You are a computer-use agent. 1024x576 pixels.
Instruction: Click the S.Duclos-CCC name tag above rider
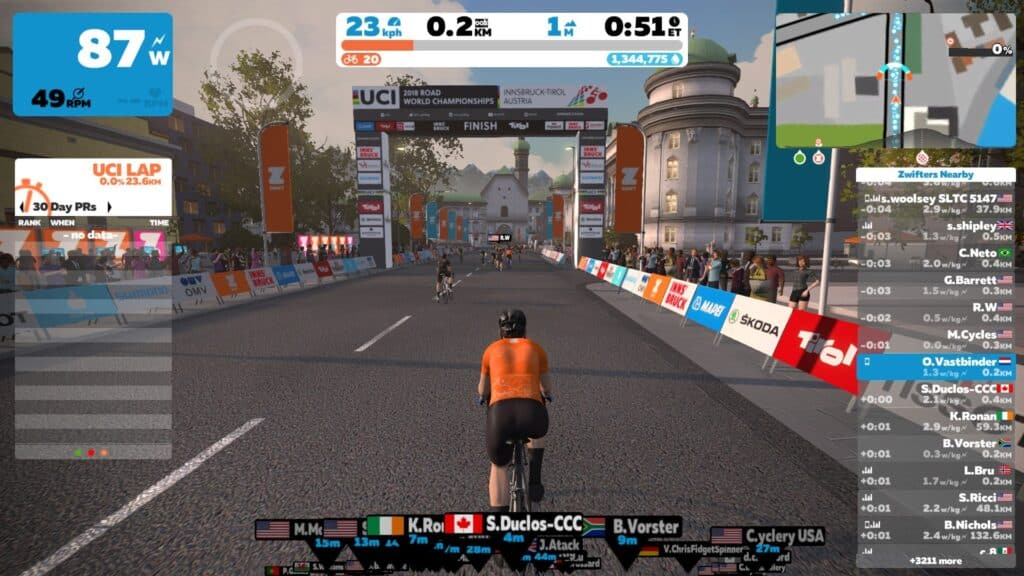coord(514,524)
